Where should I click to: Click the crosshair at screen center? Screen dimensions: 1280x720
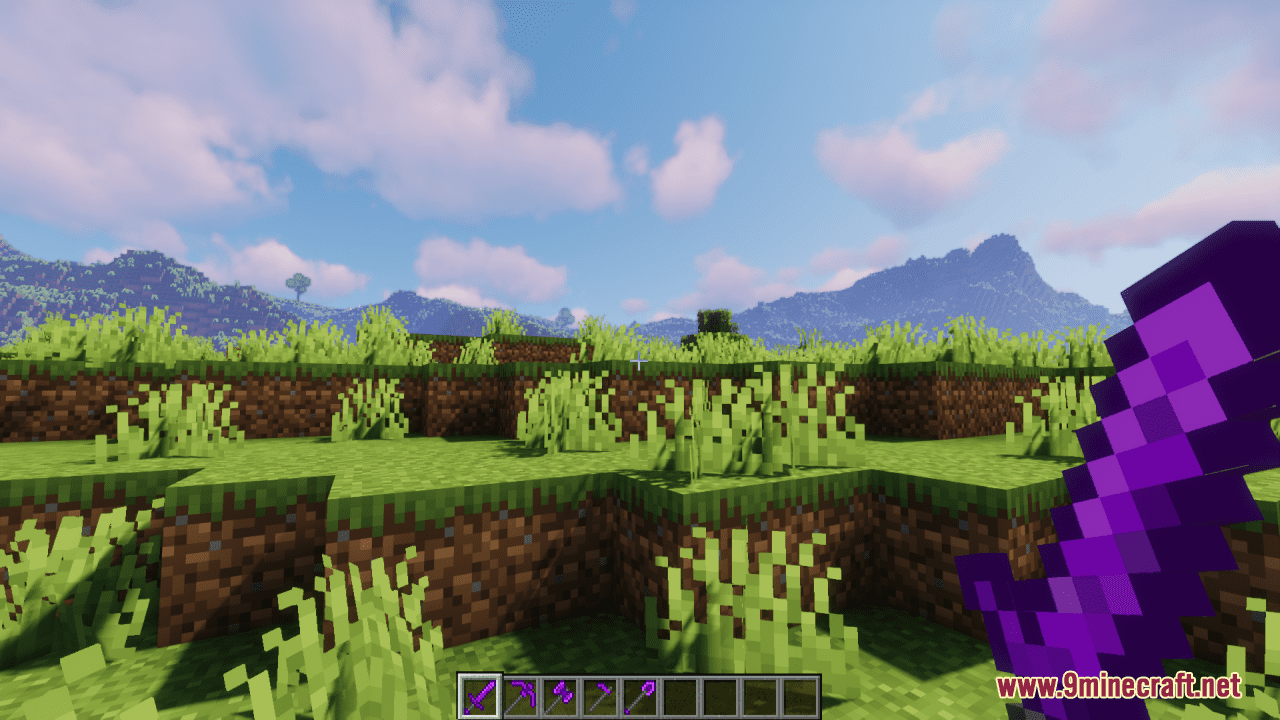click(x=639, y=360)
